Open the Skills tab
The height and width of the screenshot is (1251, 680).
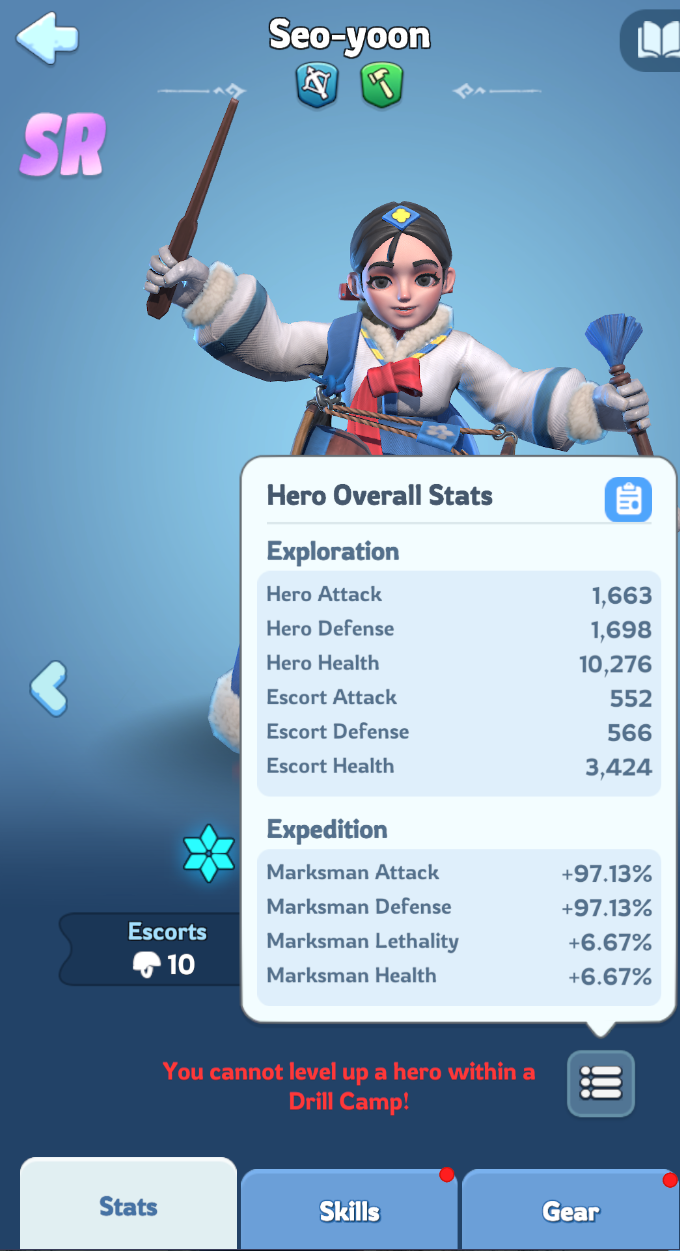pos(349,1210)
